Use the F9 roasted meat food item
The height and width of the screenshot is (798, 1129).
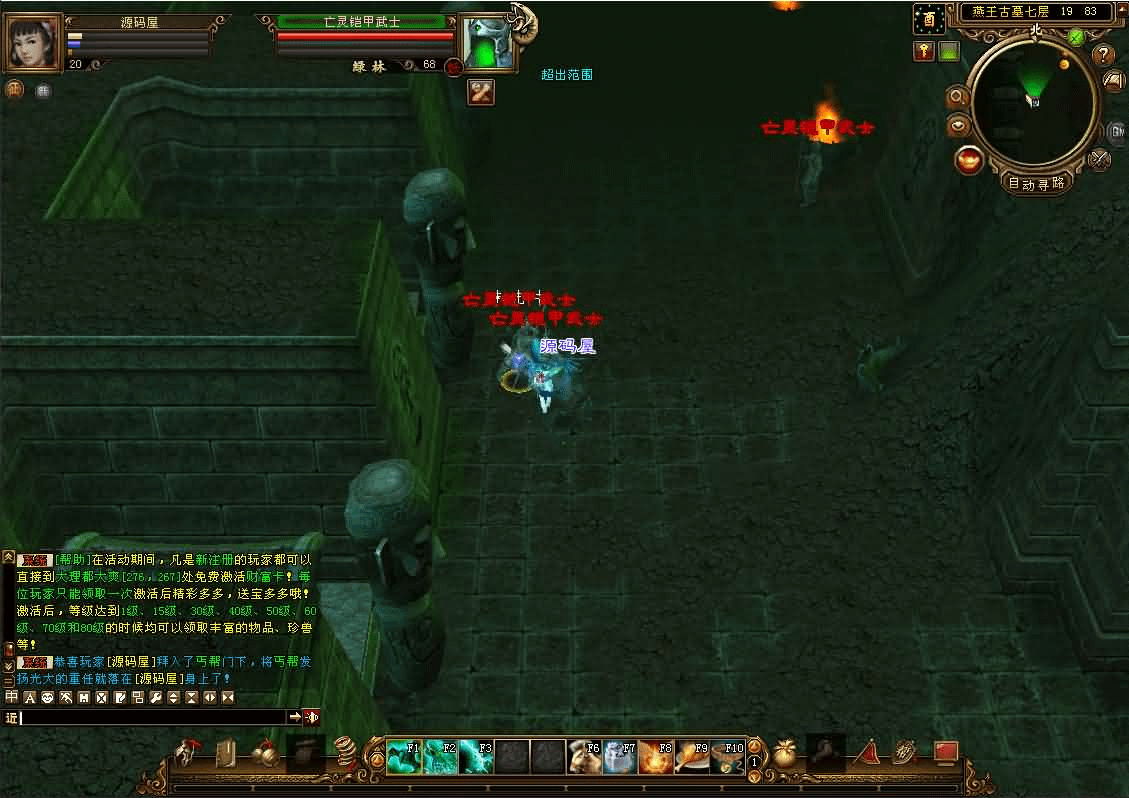point(692,755)
